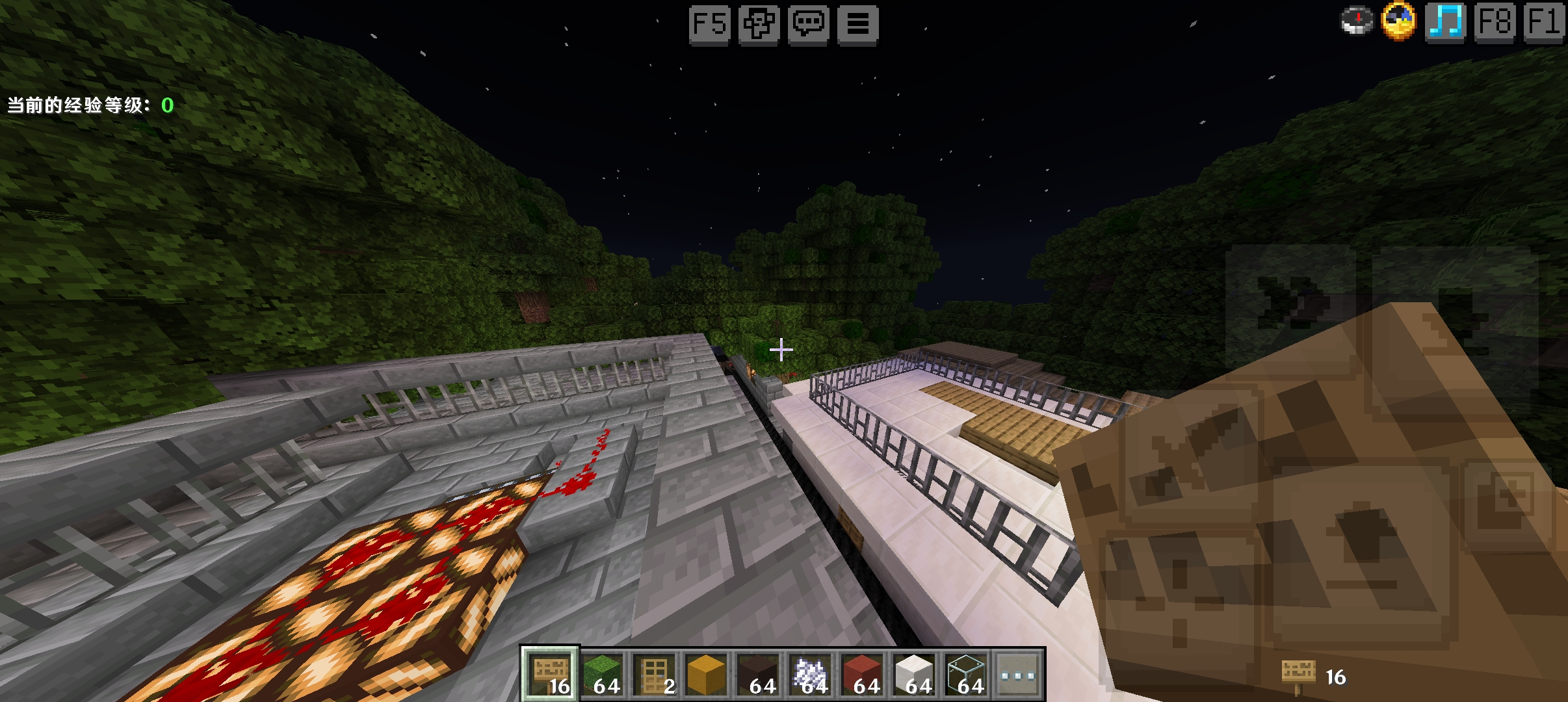Select the glass block hotbar slot
Screen dimensions: 1568x702
click(x=966, y=675)
